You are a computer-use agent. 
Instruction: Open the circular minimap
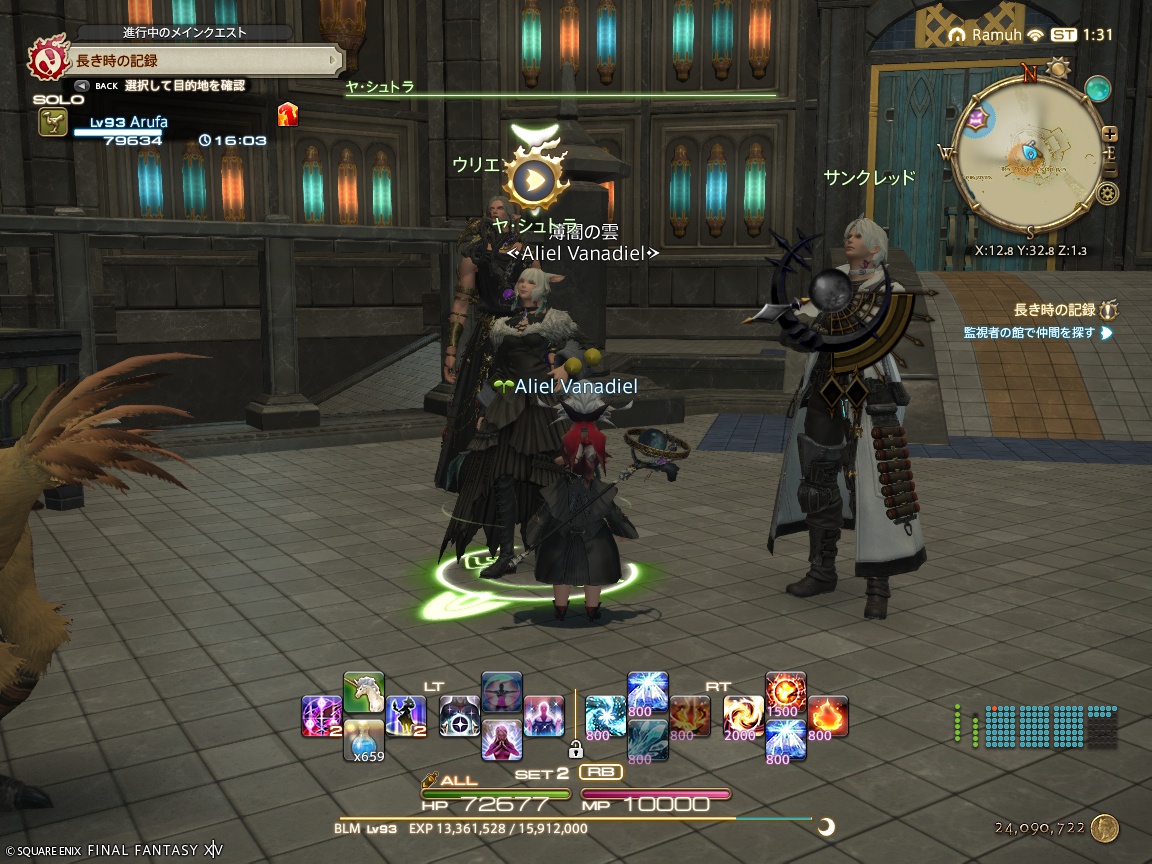point(1028,150)
